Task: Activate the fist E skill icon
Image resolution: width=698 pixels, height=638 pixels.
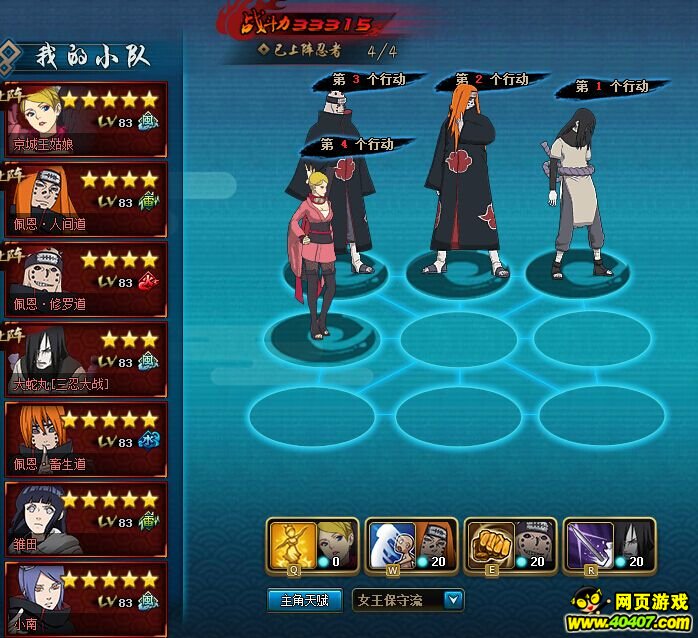Action: (489, 545)
